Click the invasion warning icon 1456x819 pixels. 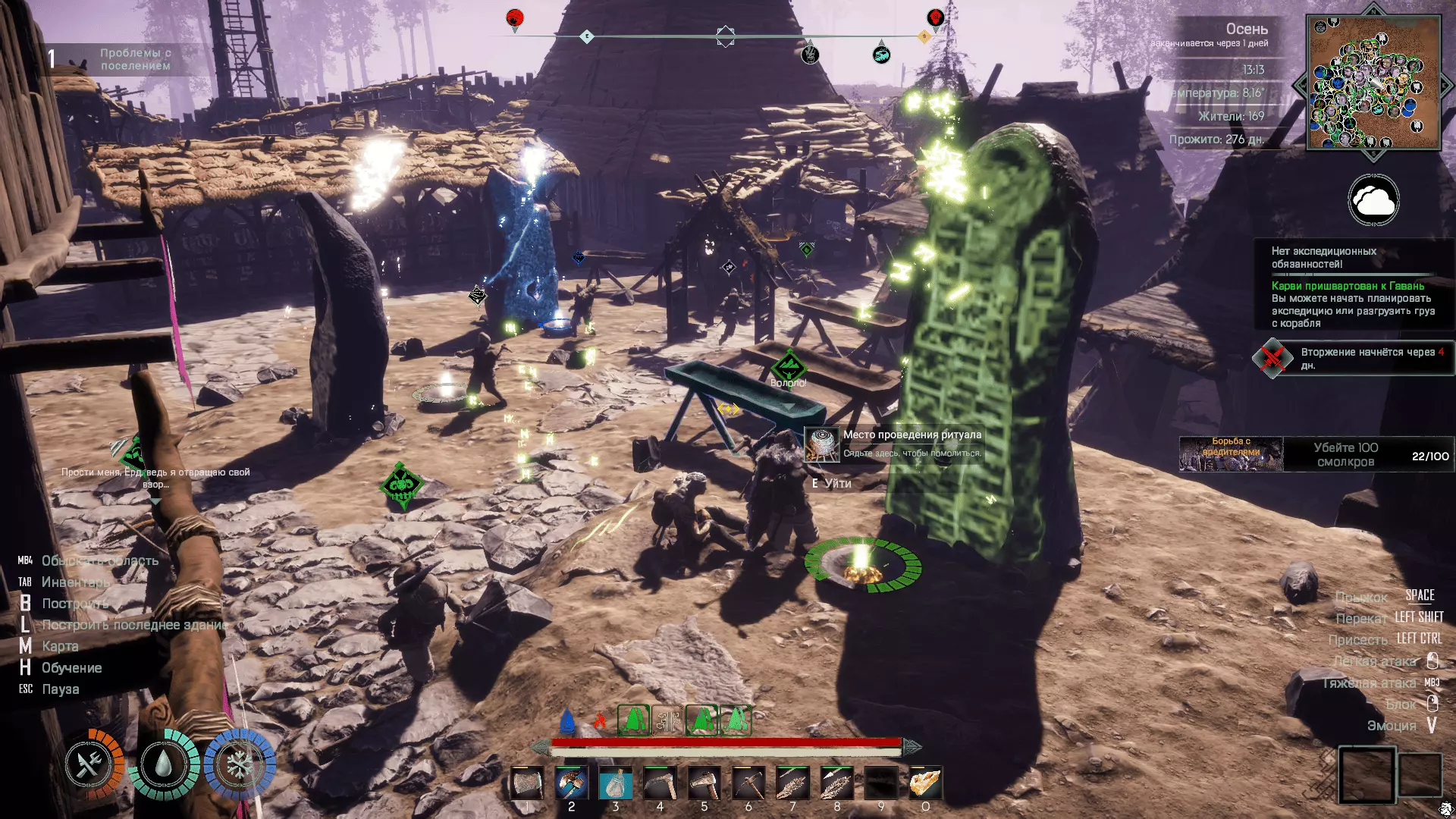(x=1272, y=358)
